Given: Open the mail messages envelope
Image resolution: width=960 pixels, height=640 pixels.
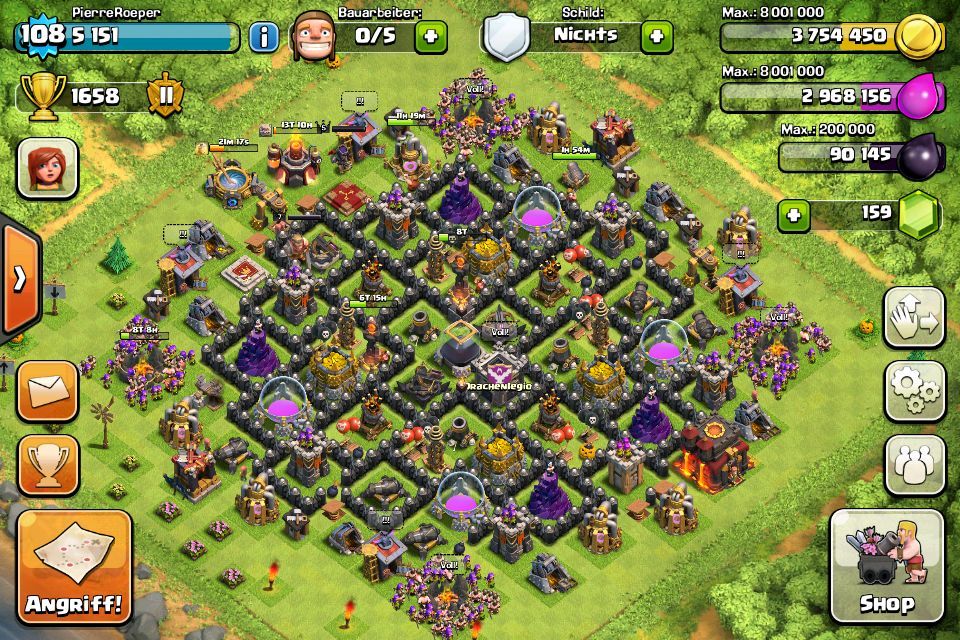Looking at the screenshot, I should click(x=47, y=389).
